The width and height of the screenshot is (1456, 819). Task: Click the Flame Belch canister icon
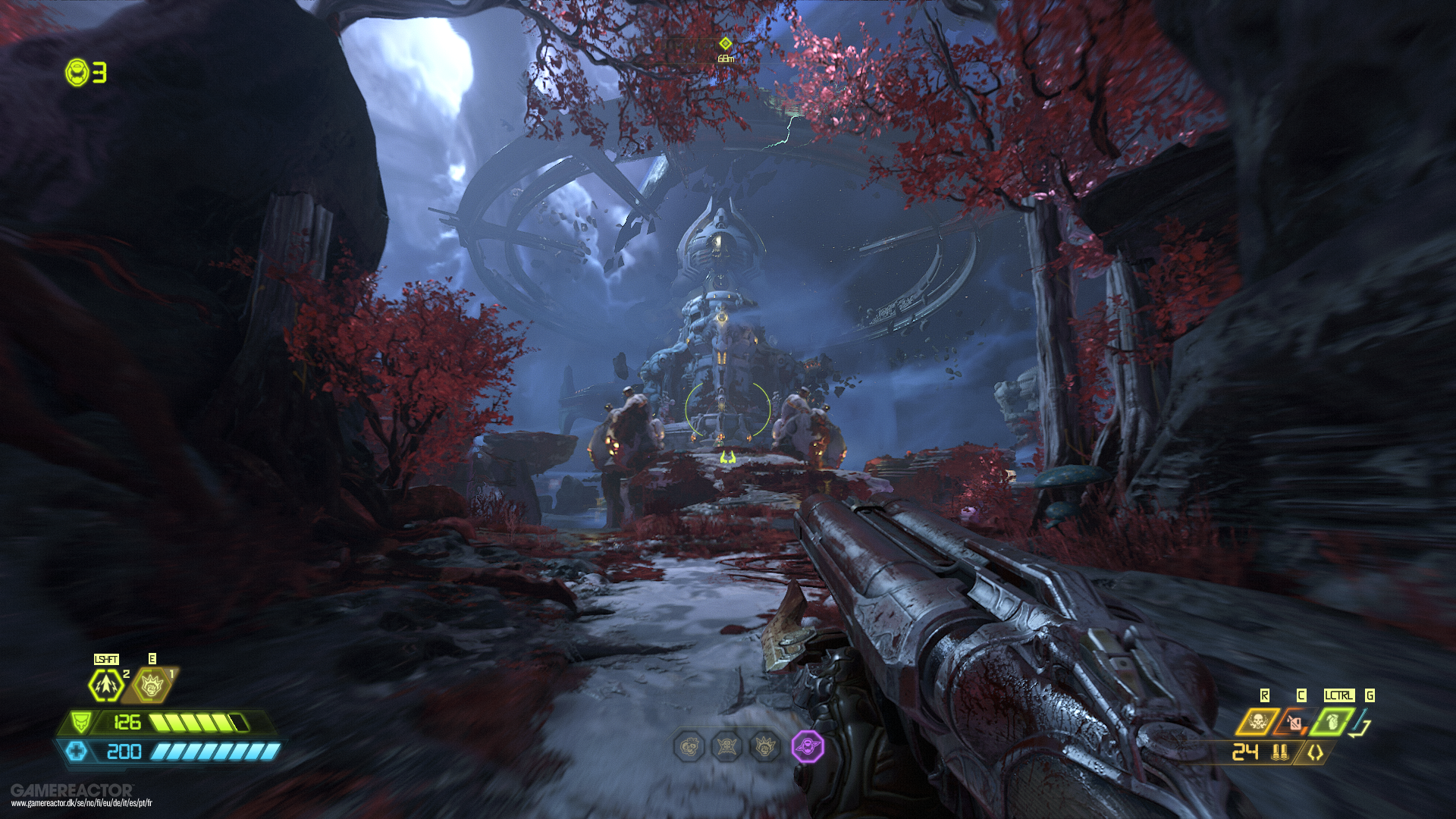(1294, 721)
